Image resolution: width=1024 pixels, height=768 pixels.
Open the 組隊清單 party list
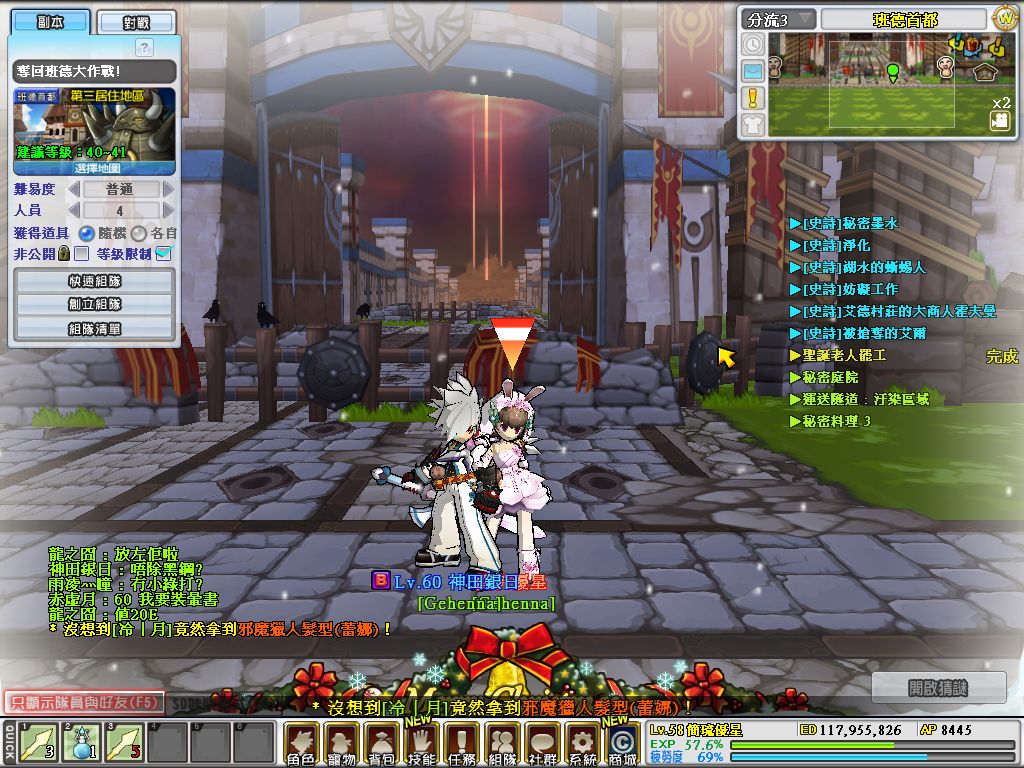pyautogui.click(x=95, y=328)
